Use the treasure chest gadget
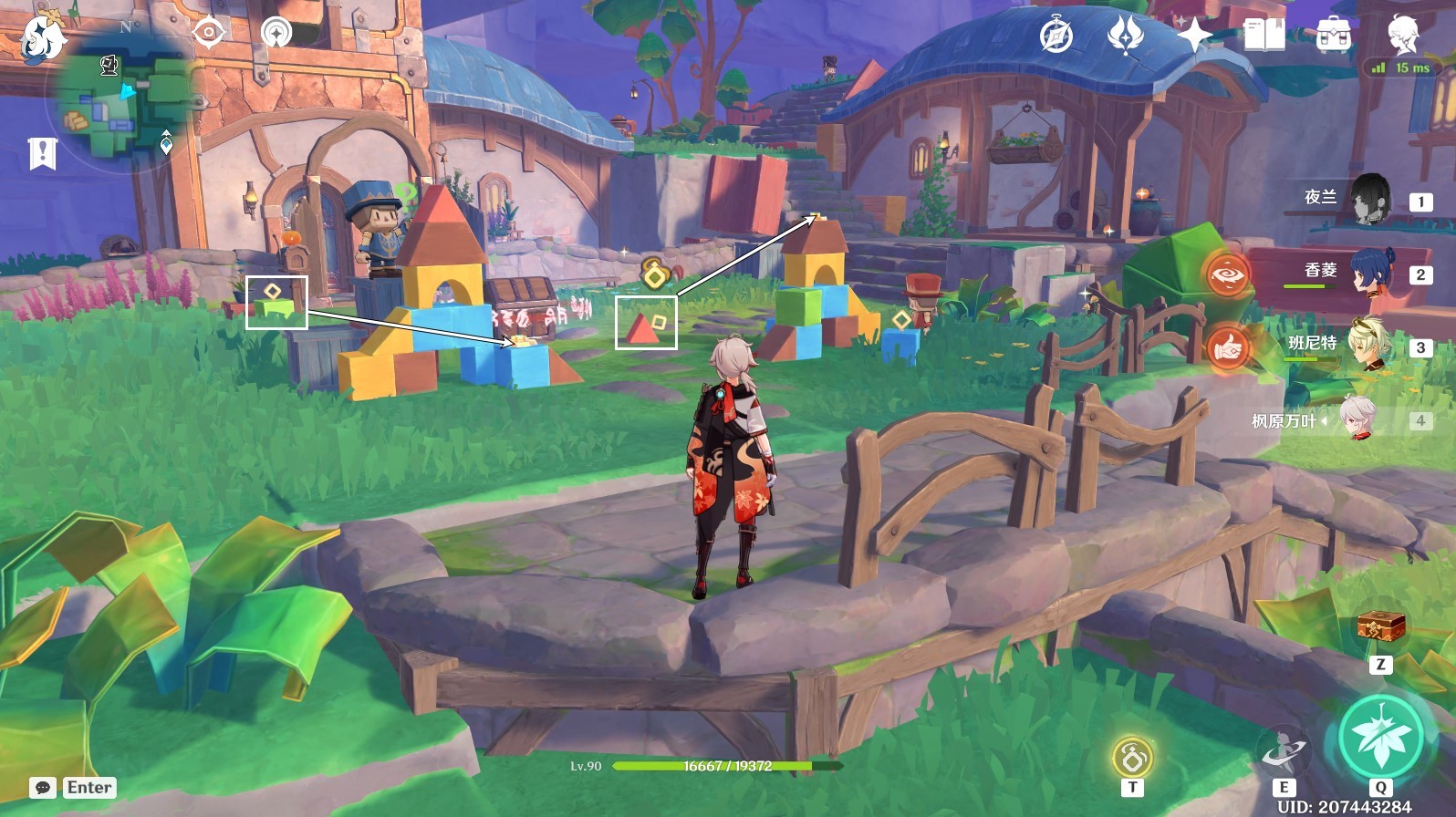The image size is (1456, 817). 1380,627
